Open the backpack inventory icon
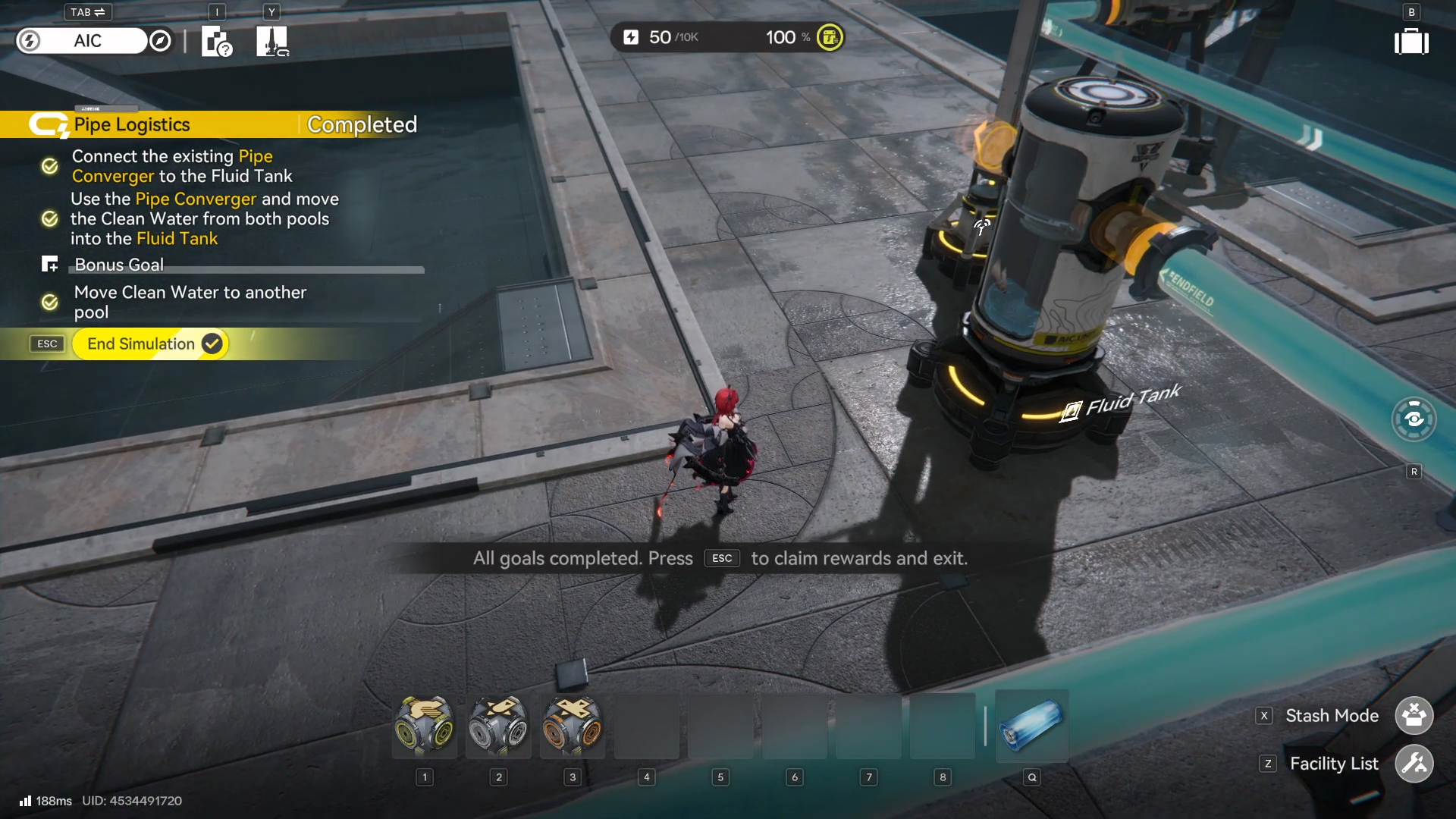The width and height of the screenshot is (1456, 819). pos(1411,42)
